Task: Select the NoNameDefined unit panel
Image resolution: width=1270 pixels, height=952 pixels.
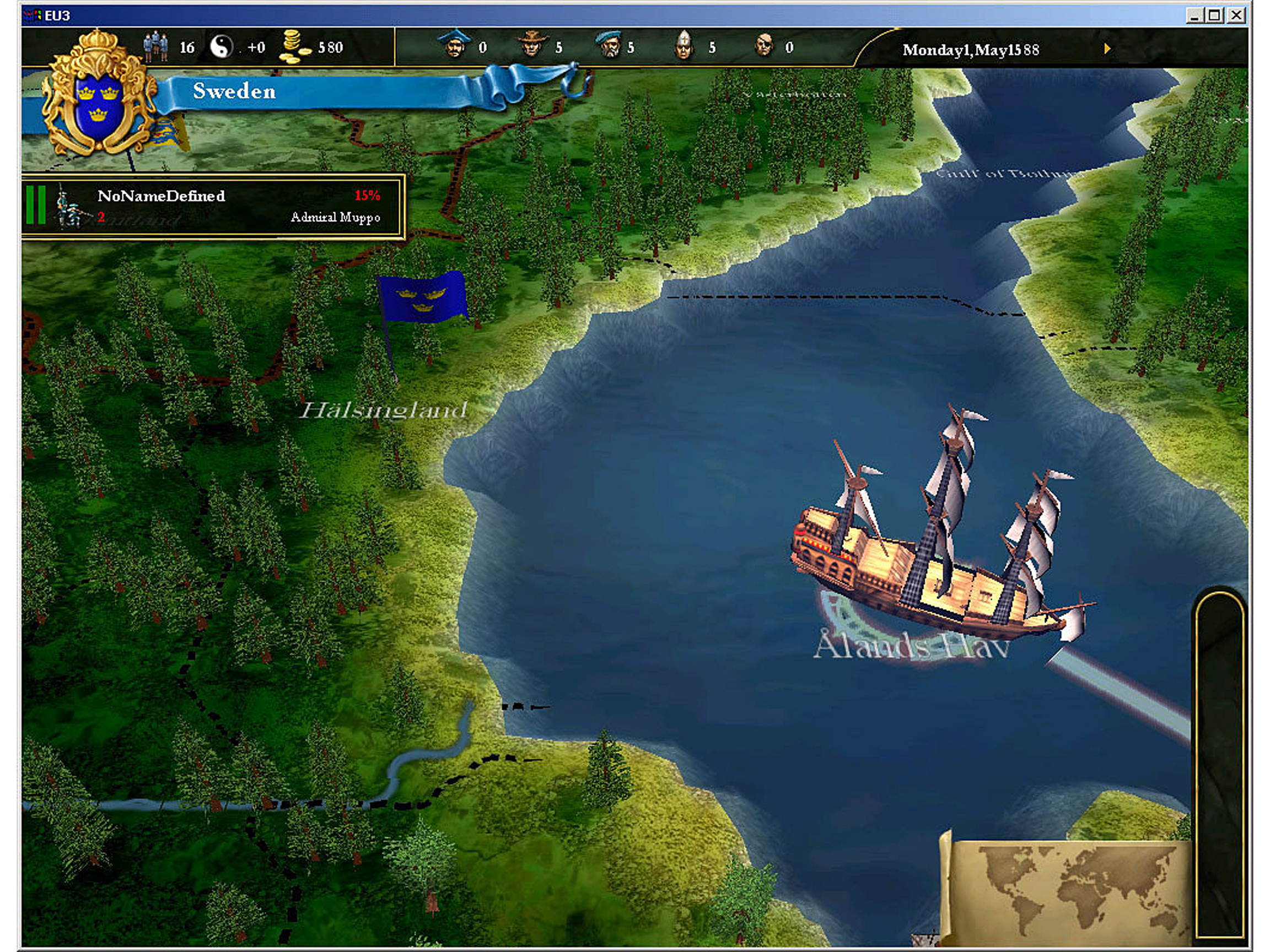Action: pyautogui.click(x=212, y=207)
